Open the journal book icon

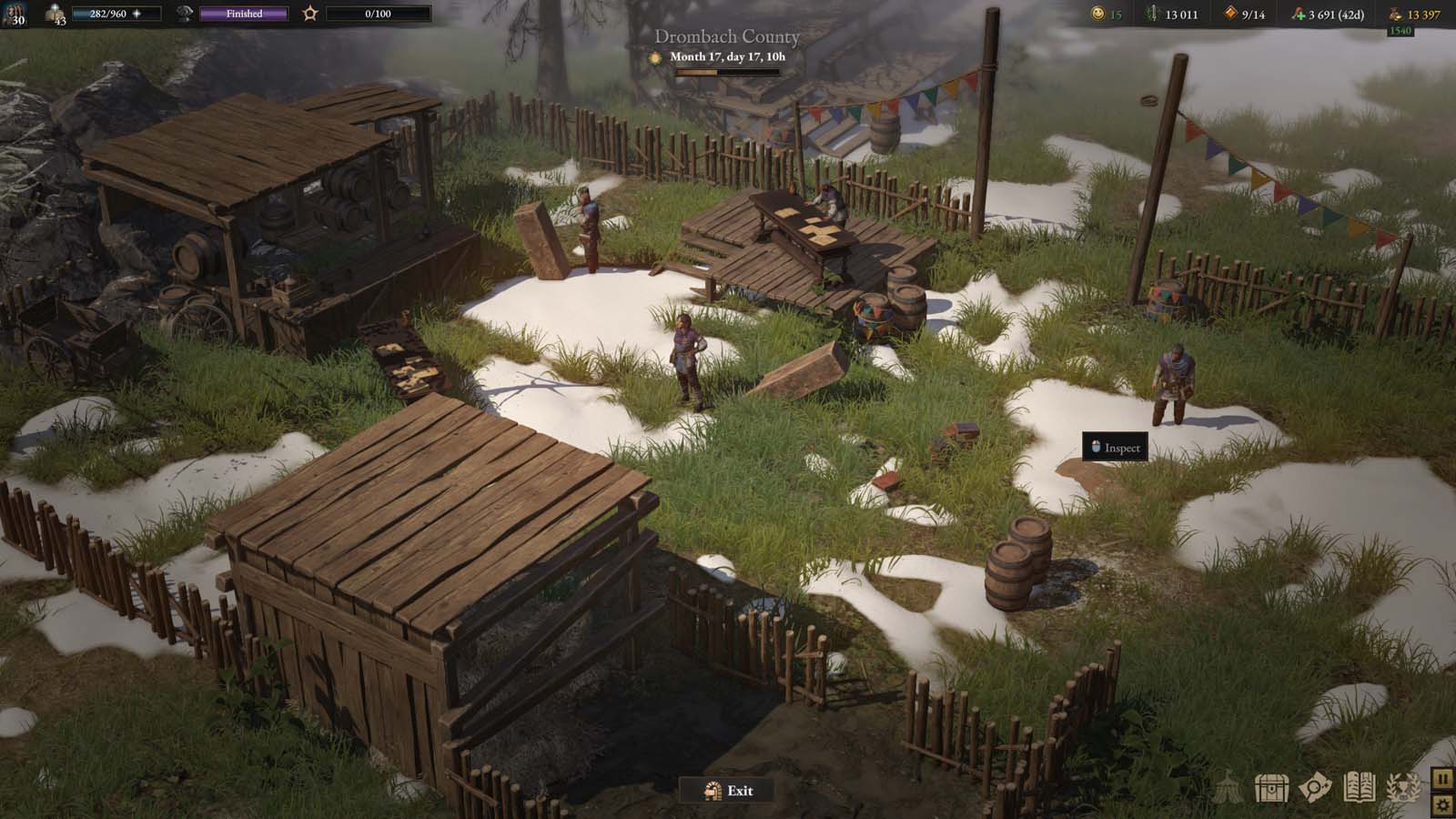[1359, 788]
